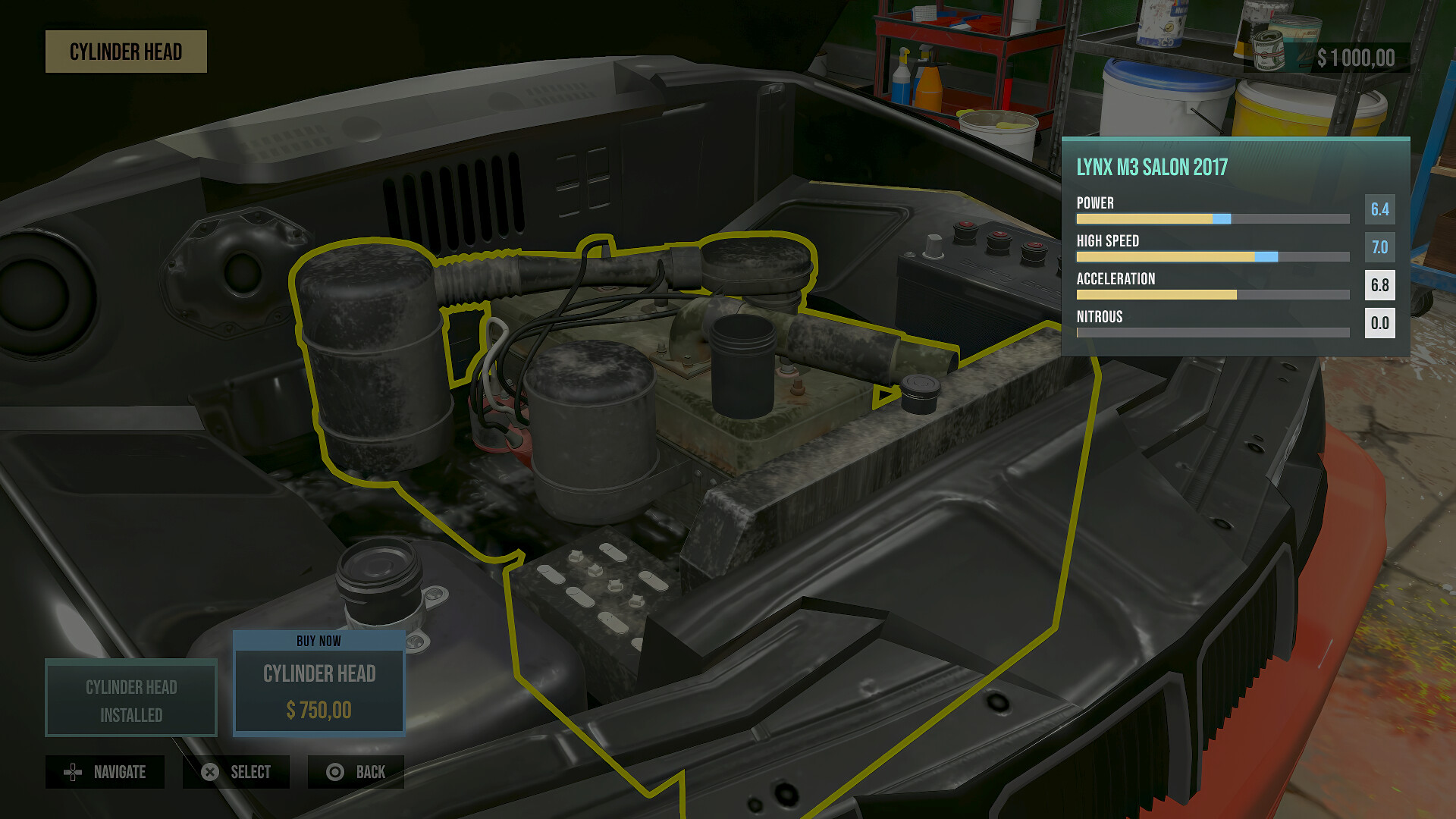This screenshot has height=819, width=1456.
Task: Collapse the Buy Now panel
Action: [x=318, y=682]
